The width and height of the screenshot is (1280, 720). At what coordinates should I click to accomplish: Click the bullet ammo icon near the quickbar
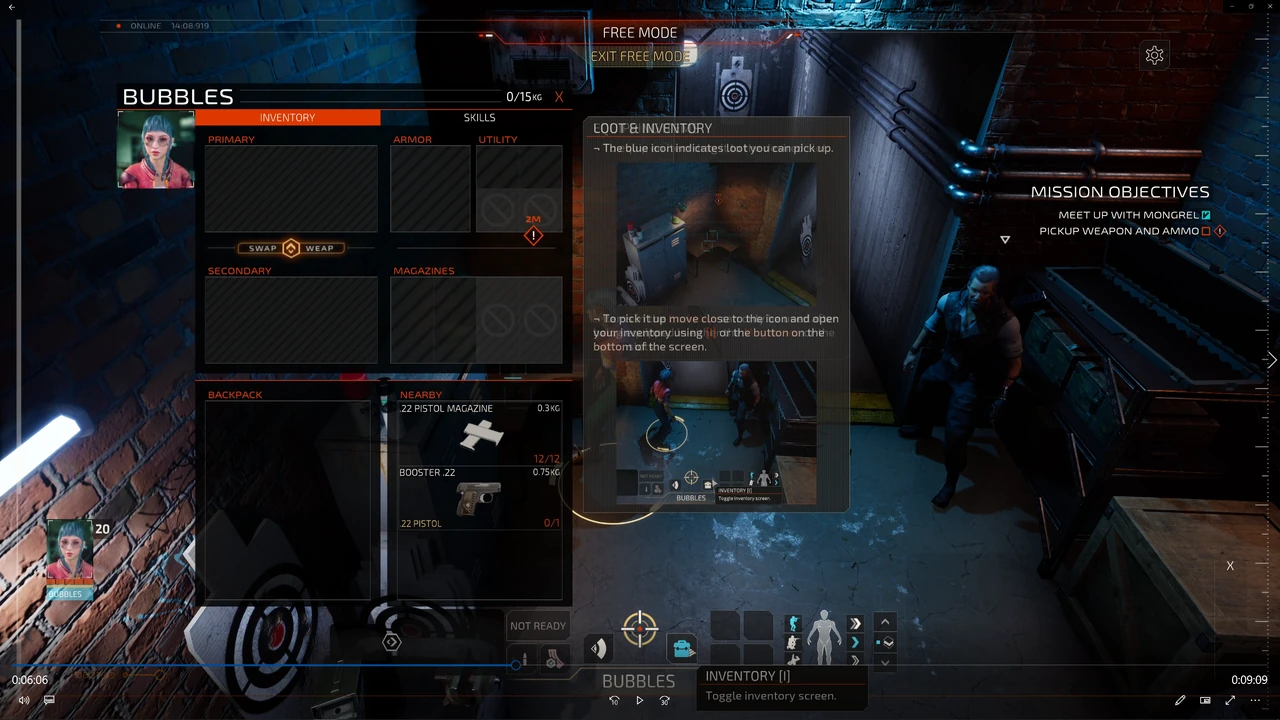click(526, 658)
